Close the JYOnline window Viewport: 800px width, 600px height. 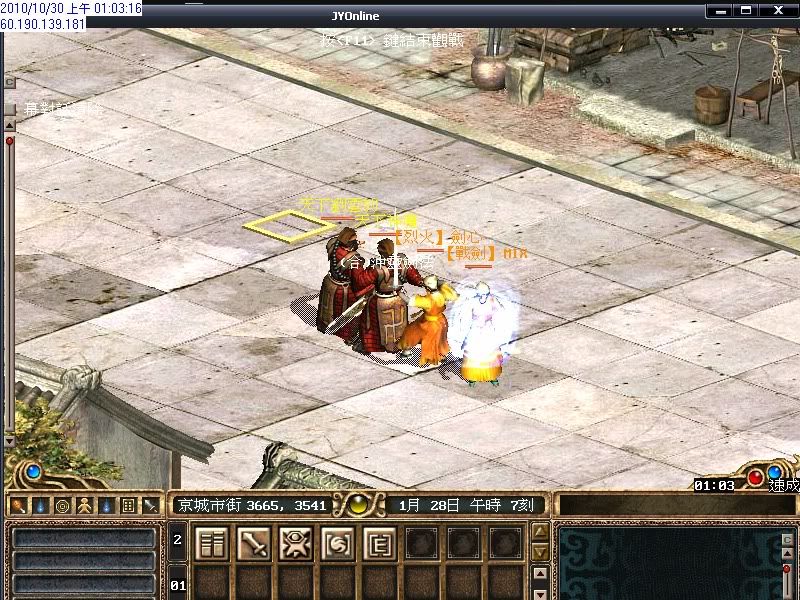click(x=775, y=10)
